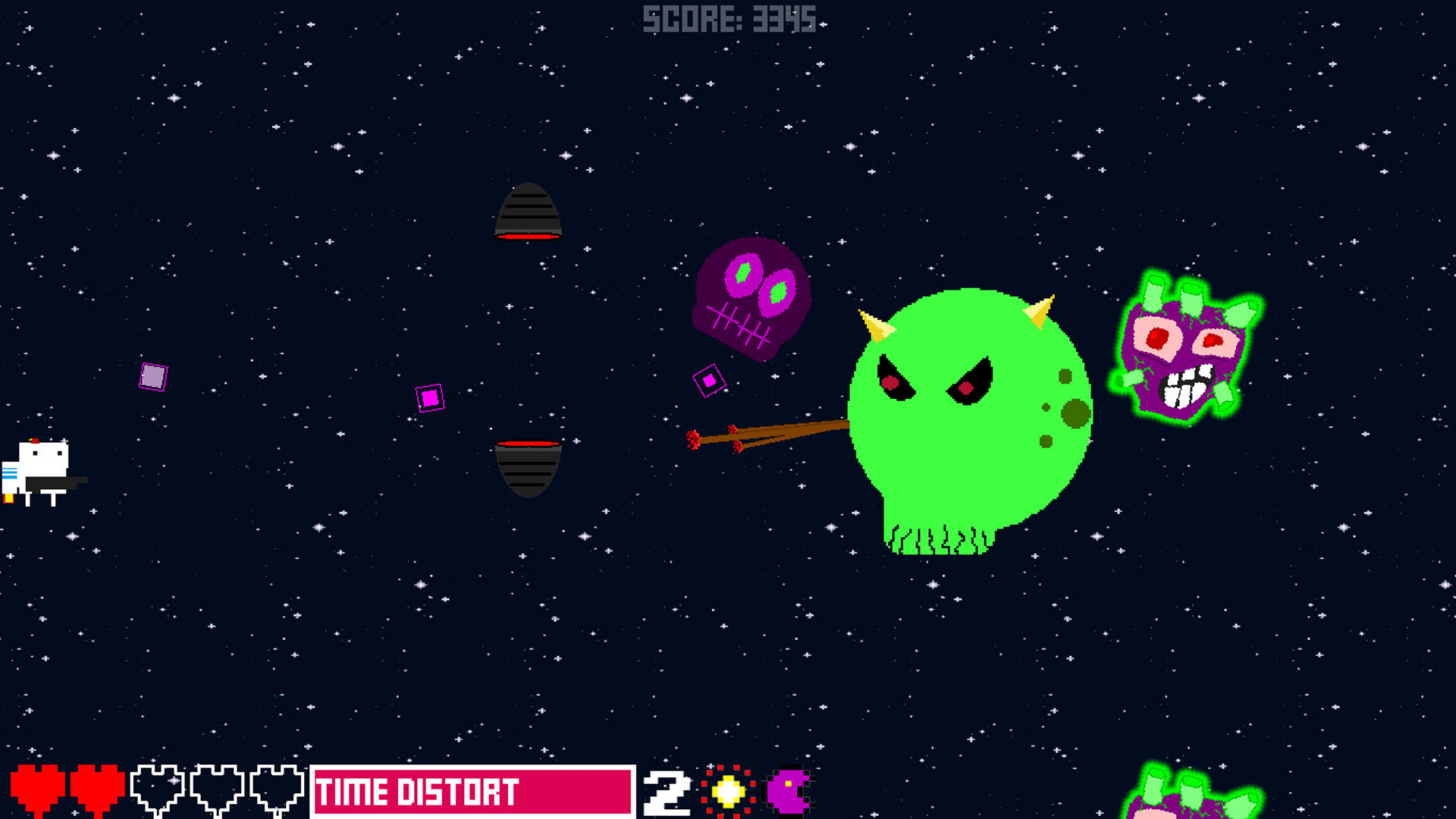Select the purple chomper creature icon
The height and width of the screenshot is (819, 1456).
(789, 792)
